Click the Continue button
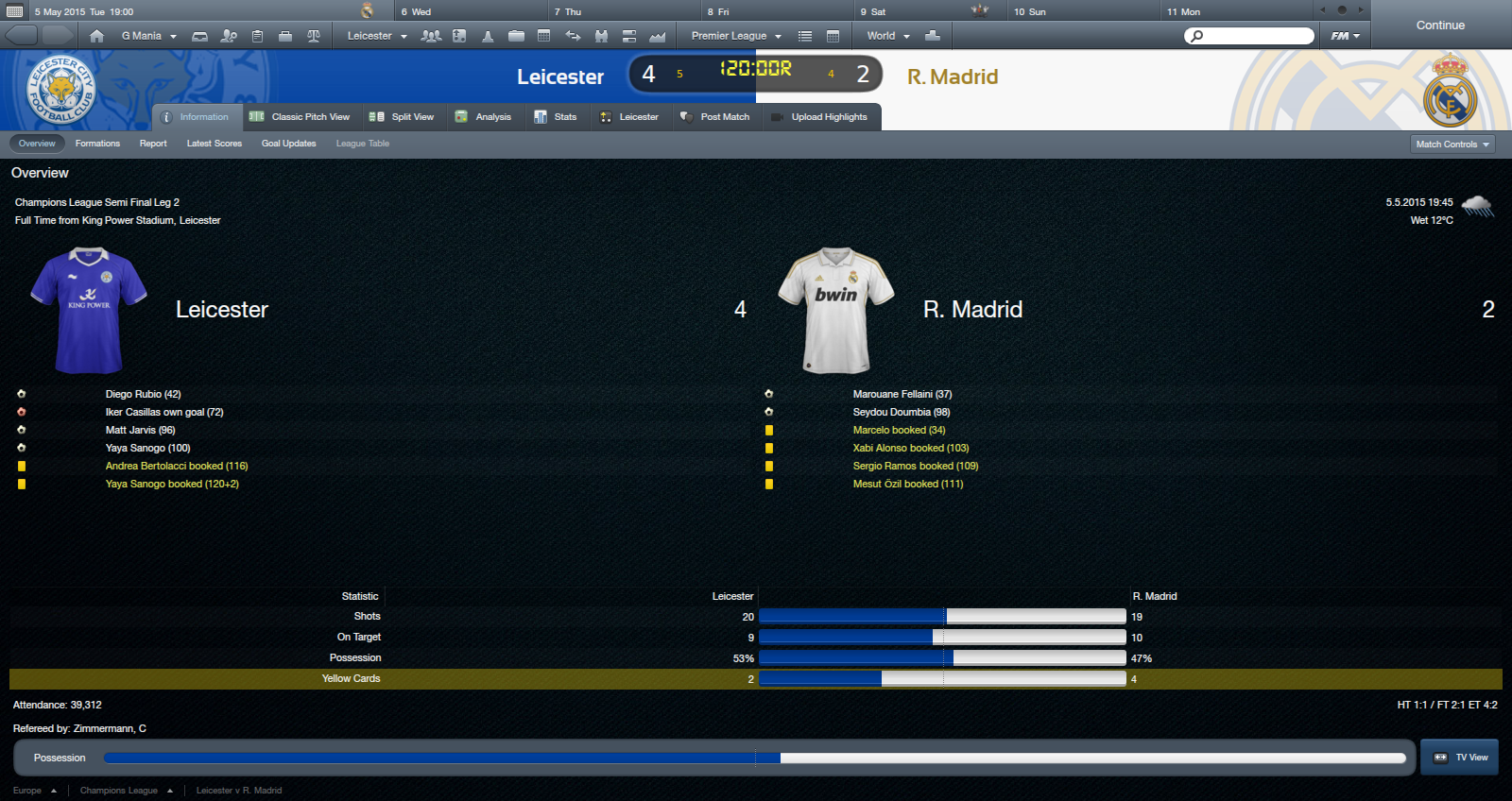This screenshot has width=1512, height=801. [1439, 26]
